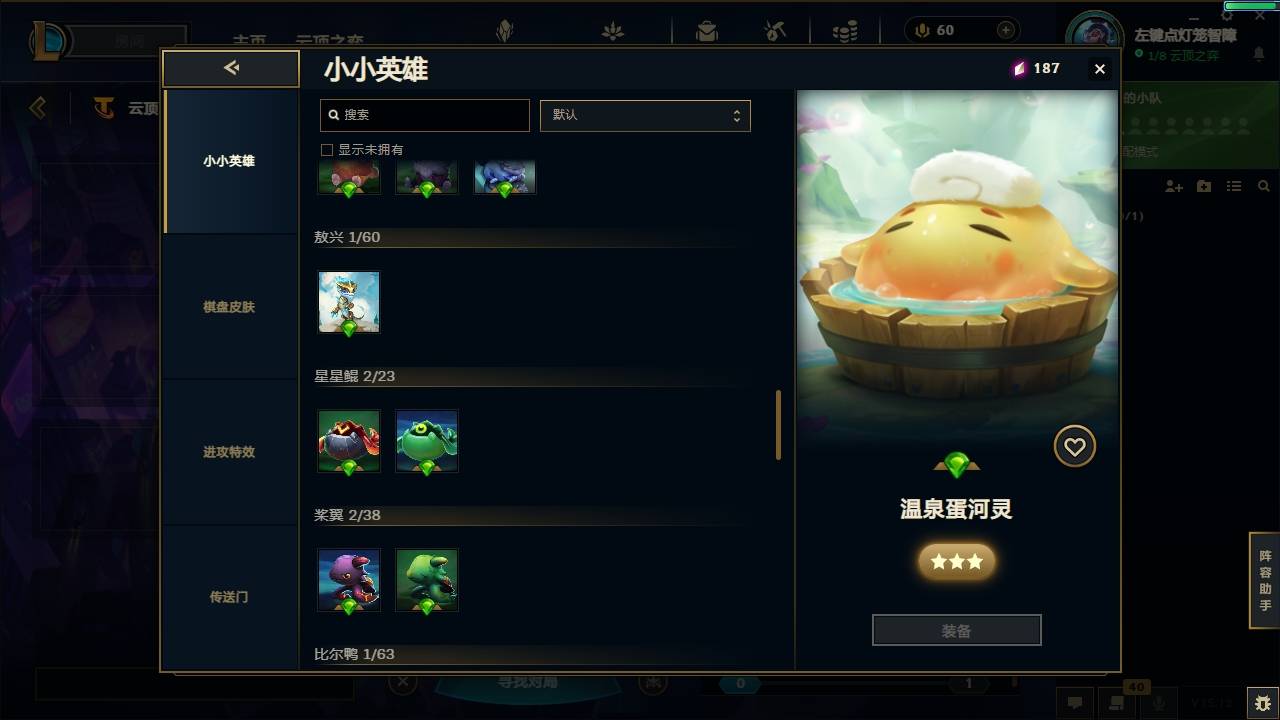Open the store coins icon in top bar
This screenshot has height=720, width=1280.
coord(845,30)
